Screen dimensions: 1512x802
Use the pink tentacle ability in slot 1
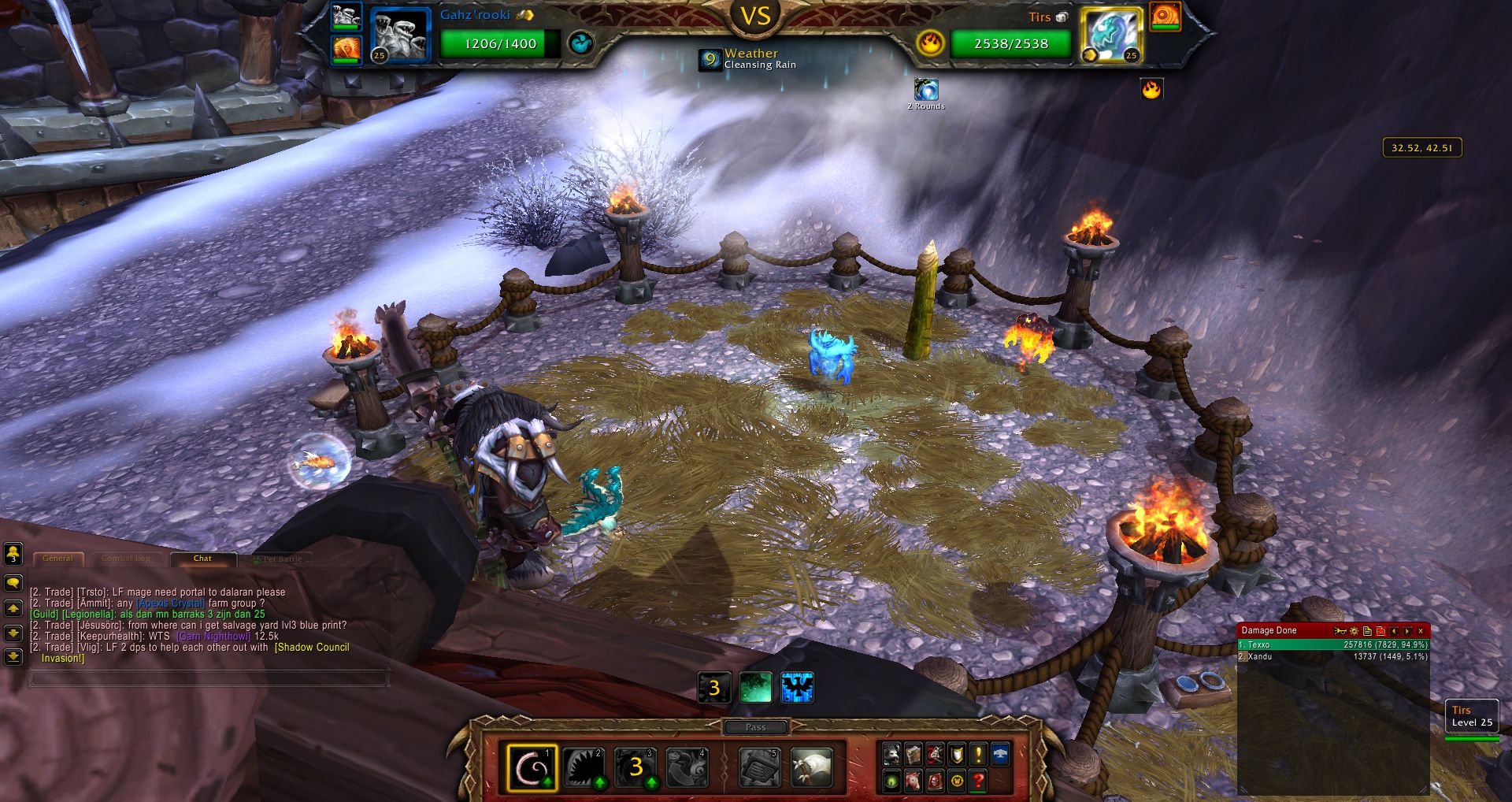click(x=532, y=767)
